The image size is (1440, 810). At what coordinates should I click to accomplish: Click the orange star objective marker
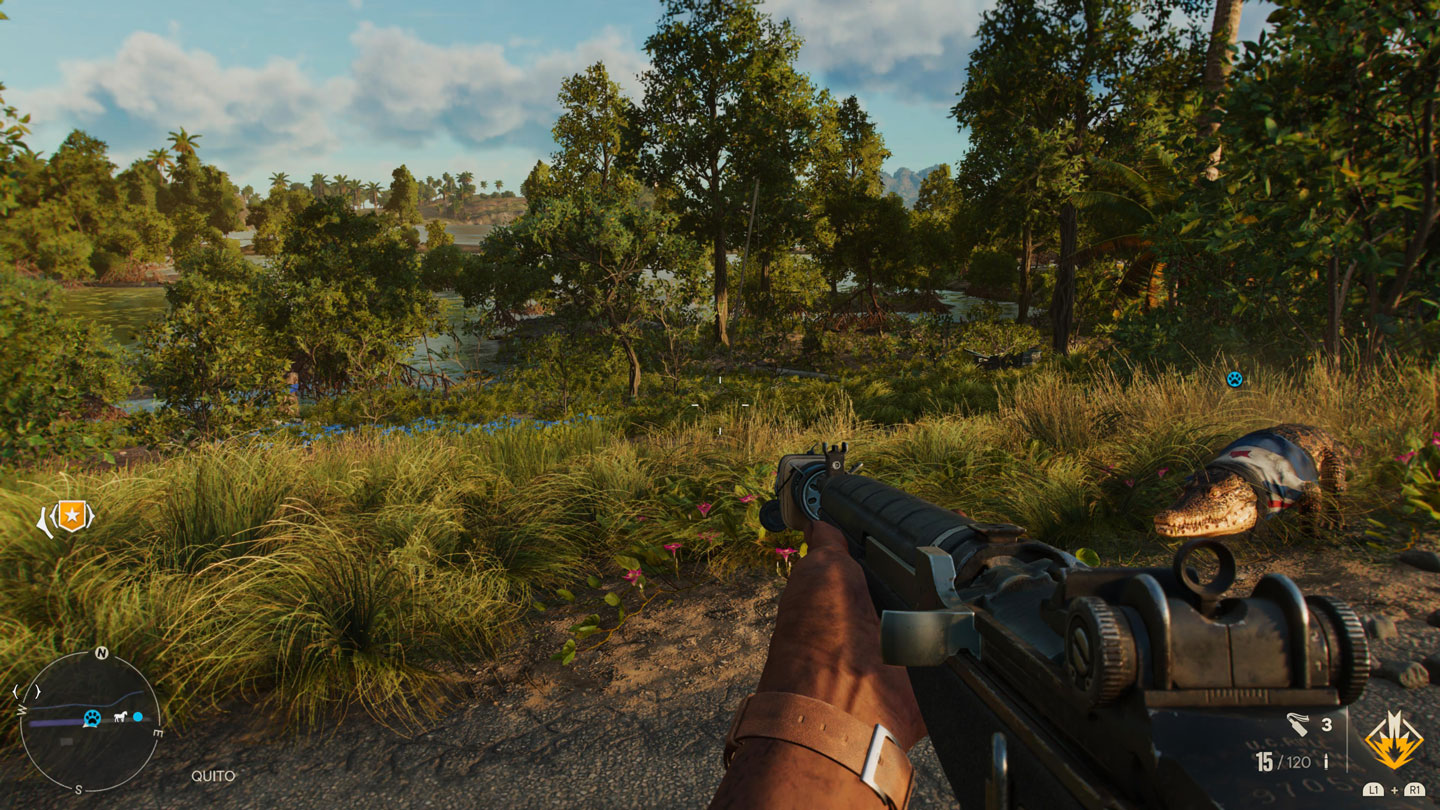(71, 517)
